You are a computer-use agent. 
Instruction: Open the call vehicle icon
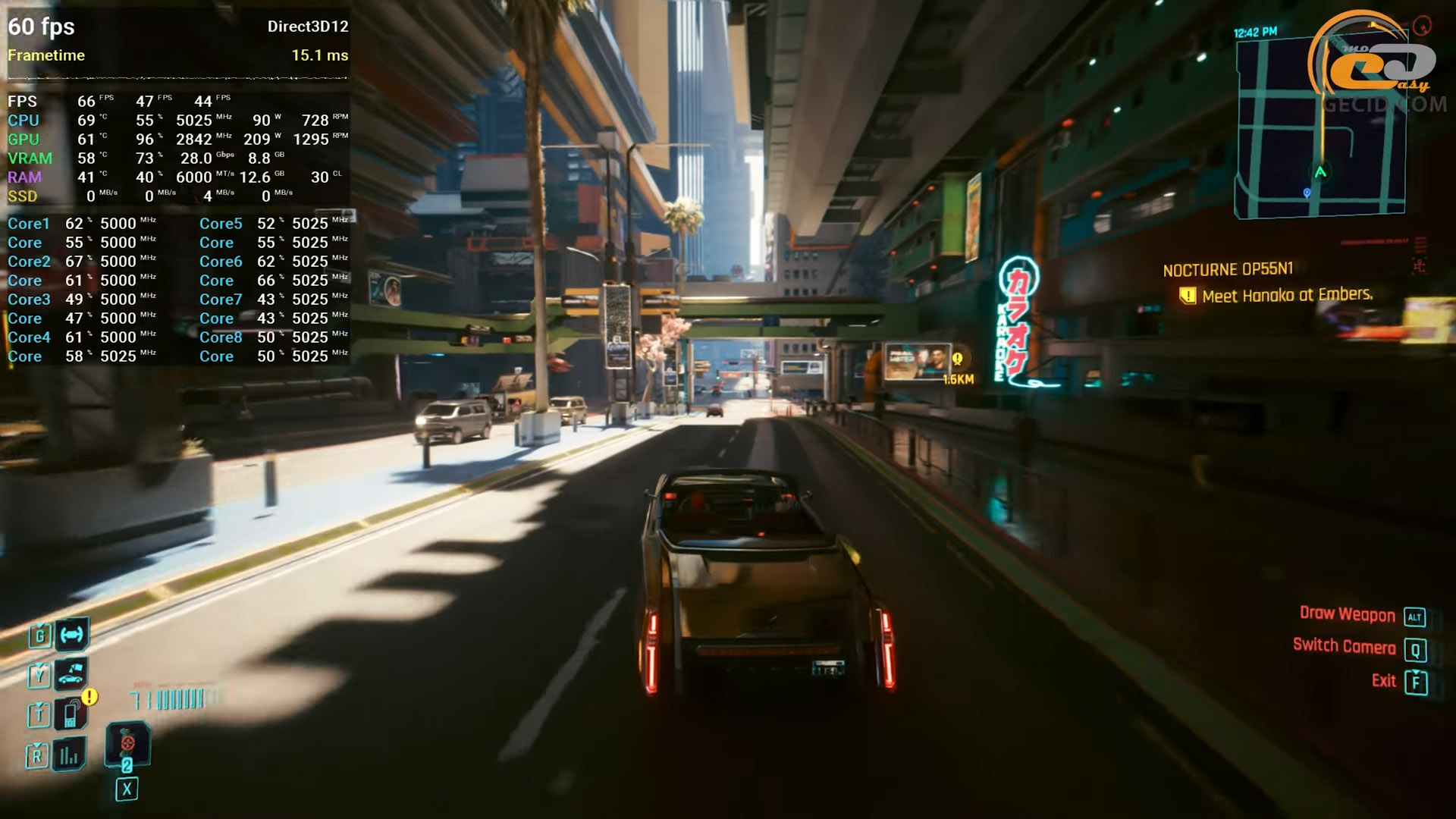[71, 673]
